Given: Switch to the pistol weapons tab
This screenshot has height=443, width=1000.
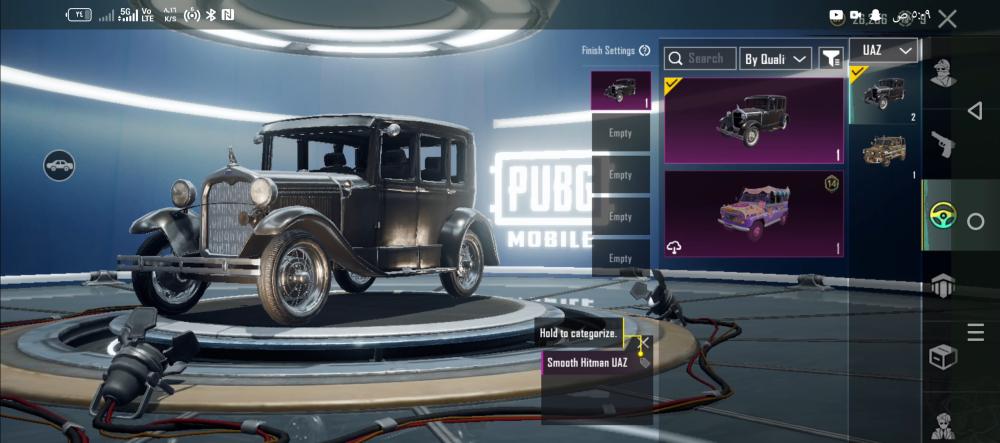Looking at the screenshot, I should 942,145.
